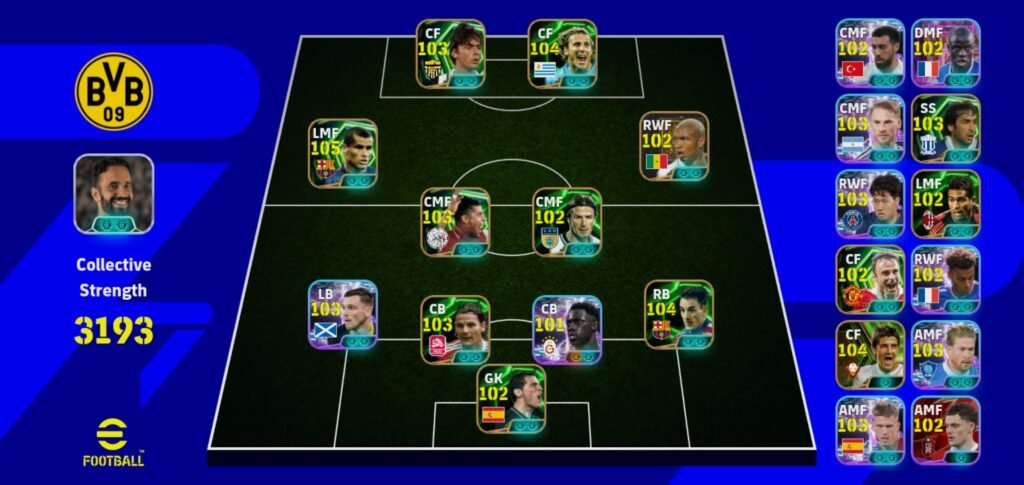Image resolution: width=1024 pixels, height=485 pixels.
Task: Pick the CB card rated 101
Action: (x=566, y=330)
